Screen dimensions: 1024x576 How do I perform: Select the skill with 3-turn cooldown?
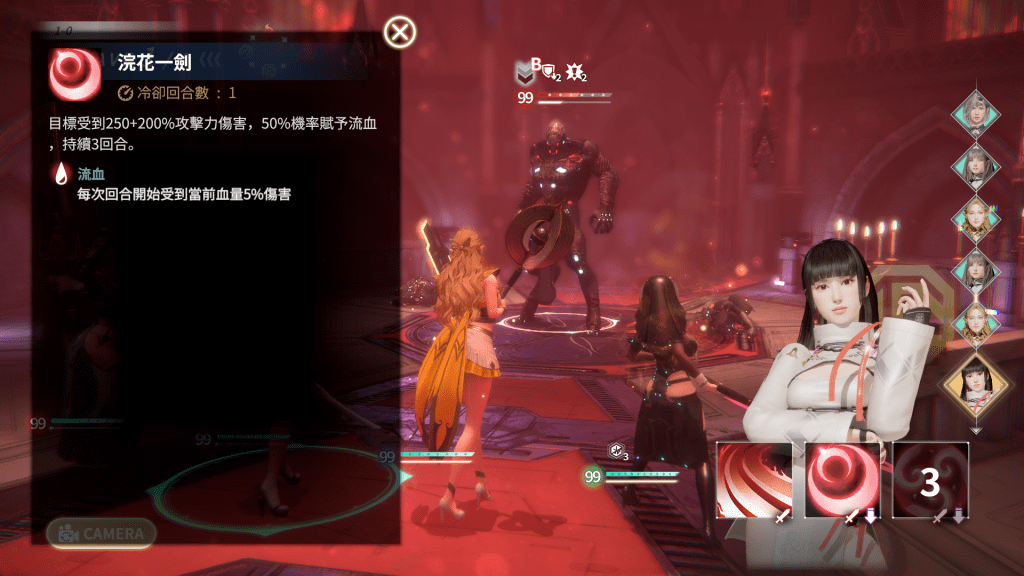click(x=930, y=480)
